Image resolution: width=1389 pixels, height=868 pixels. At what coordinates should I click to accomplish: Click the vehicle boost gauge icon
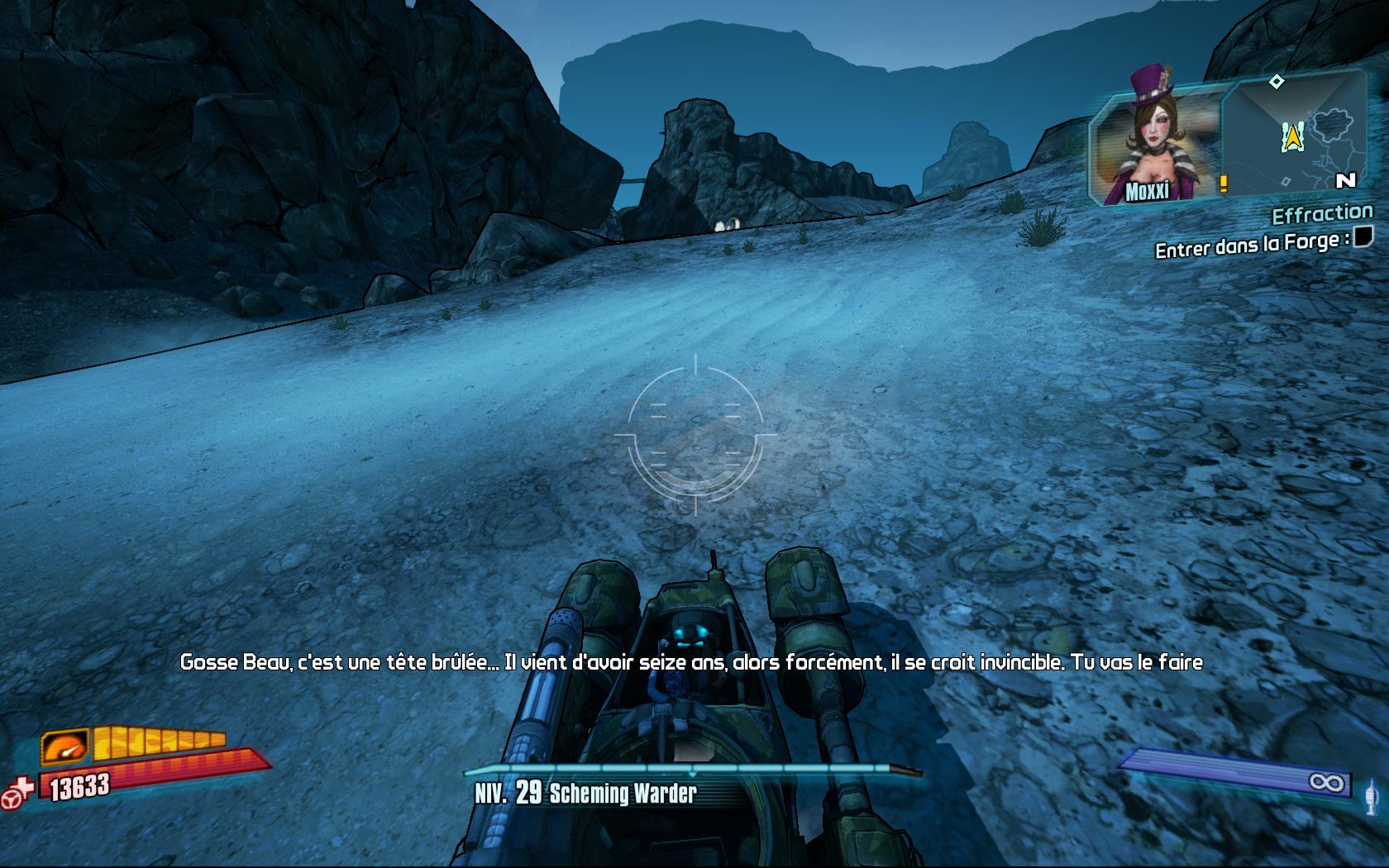66,746
